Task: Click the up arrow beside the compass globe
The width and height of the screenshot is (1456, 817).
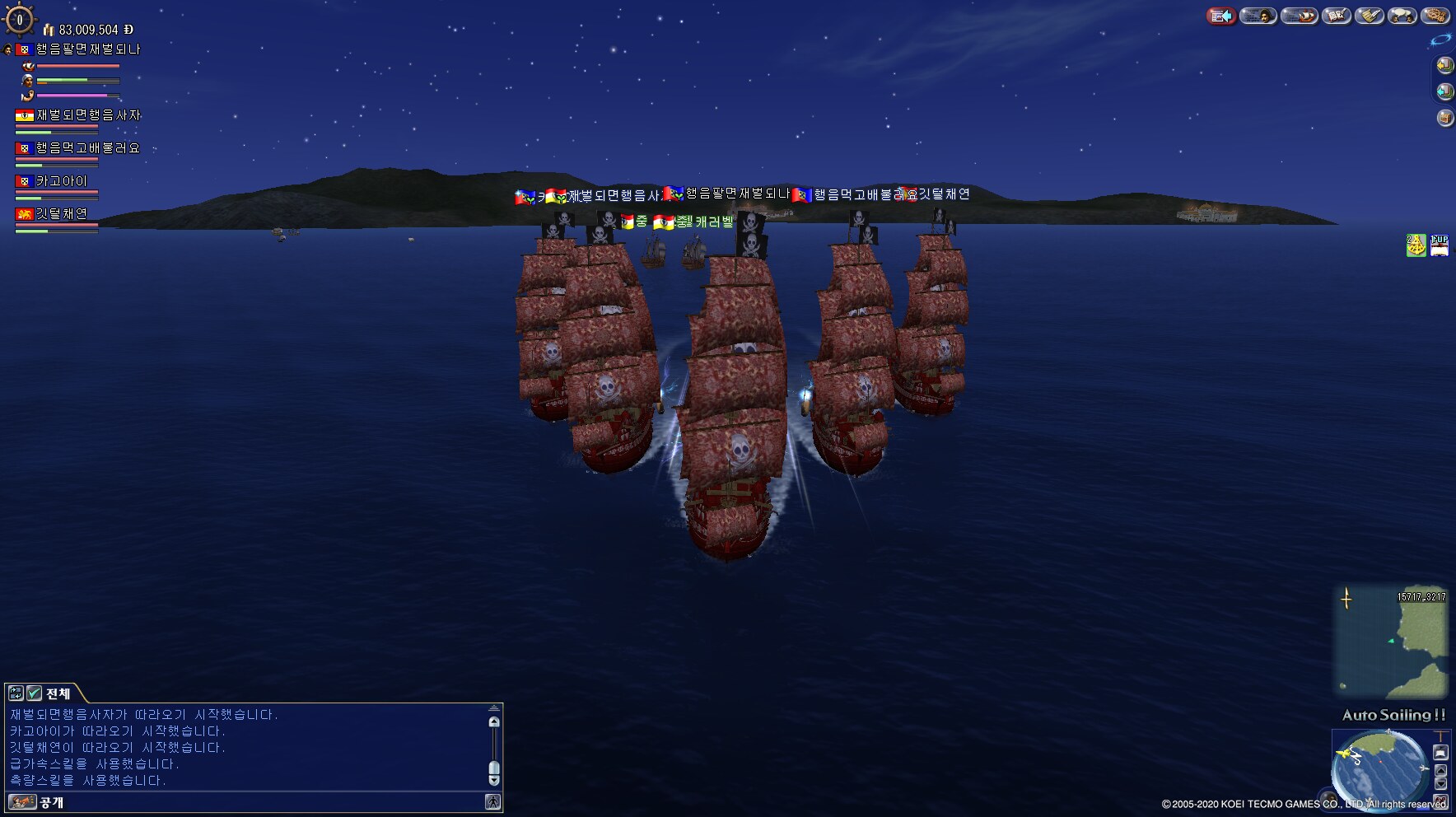Action: click(x=1440, y=771)
